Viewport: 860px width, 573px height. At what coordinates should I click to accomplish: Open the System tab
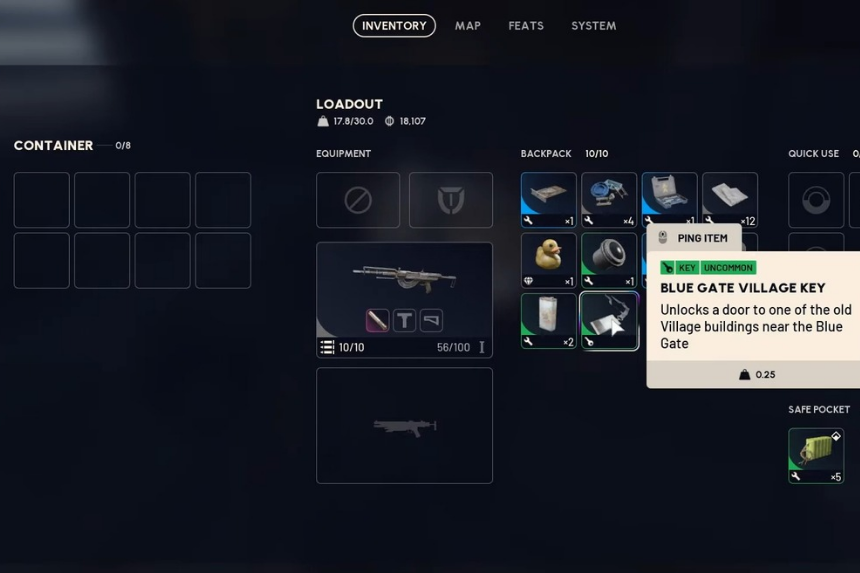pos(593,26)
